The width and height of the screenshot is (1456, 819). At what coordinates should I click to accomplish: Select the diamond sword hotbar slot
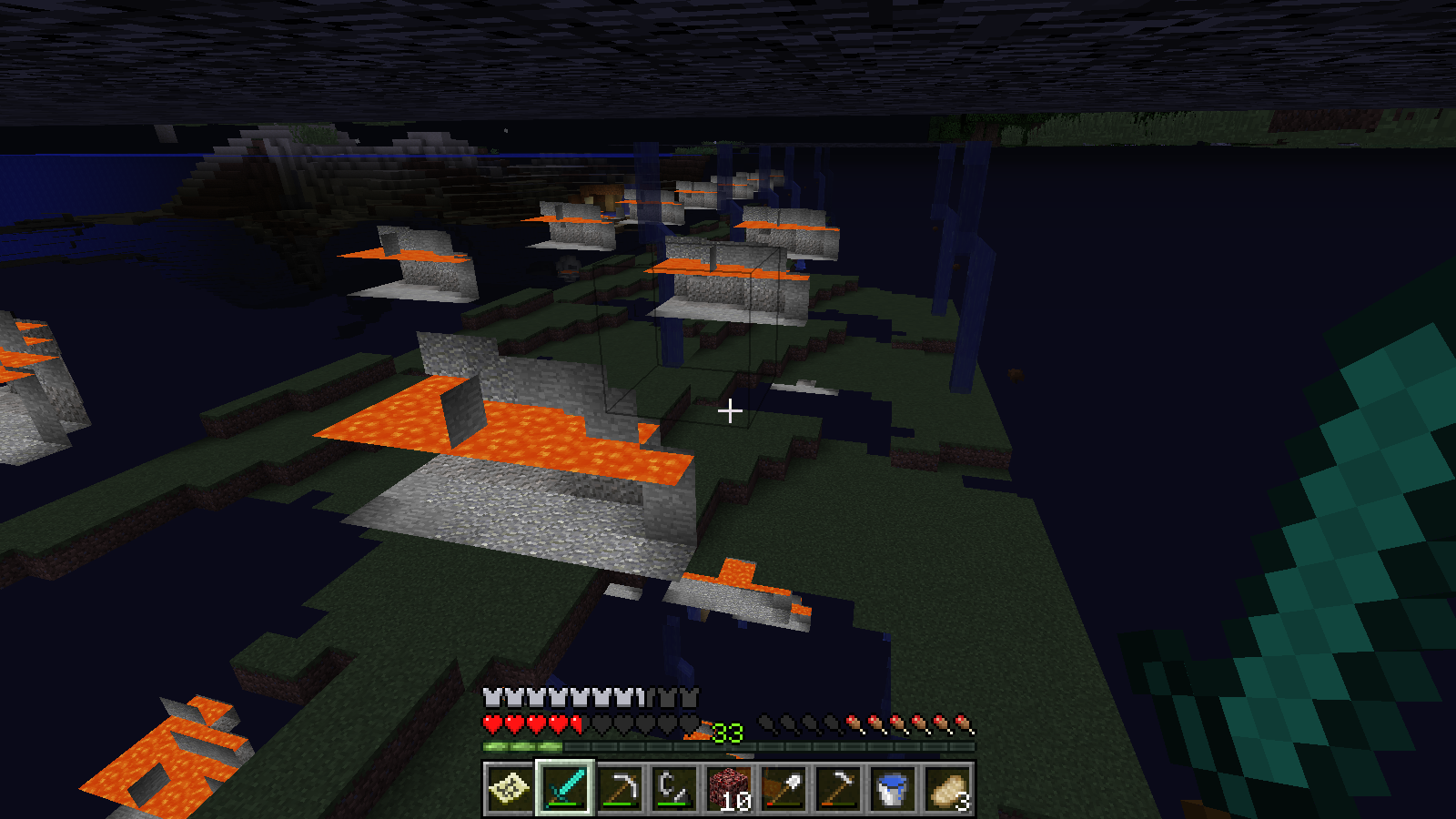tap(564, 788)
